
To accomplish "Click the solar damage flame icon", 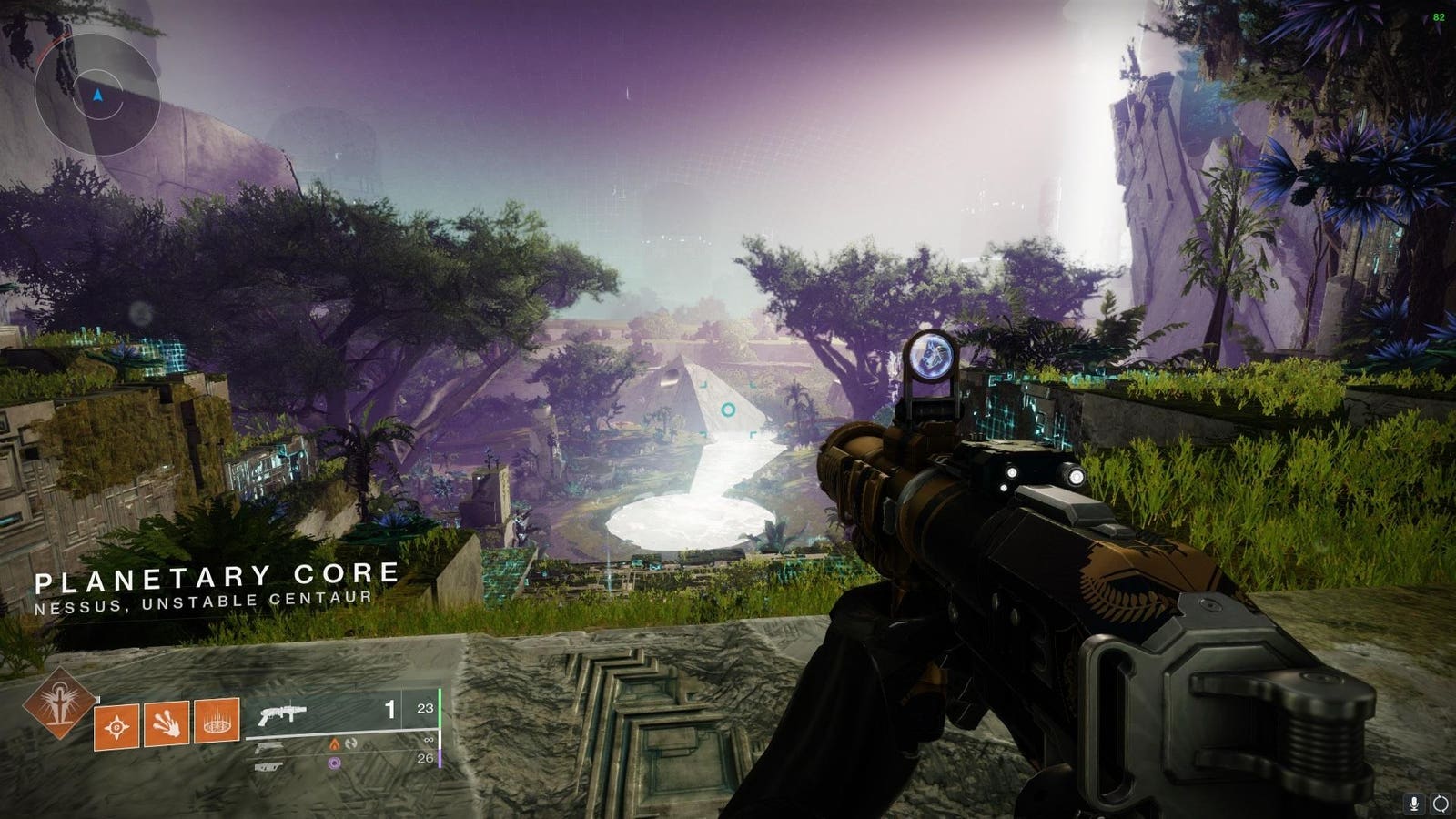I will 333,743.
